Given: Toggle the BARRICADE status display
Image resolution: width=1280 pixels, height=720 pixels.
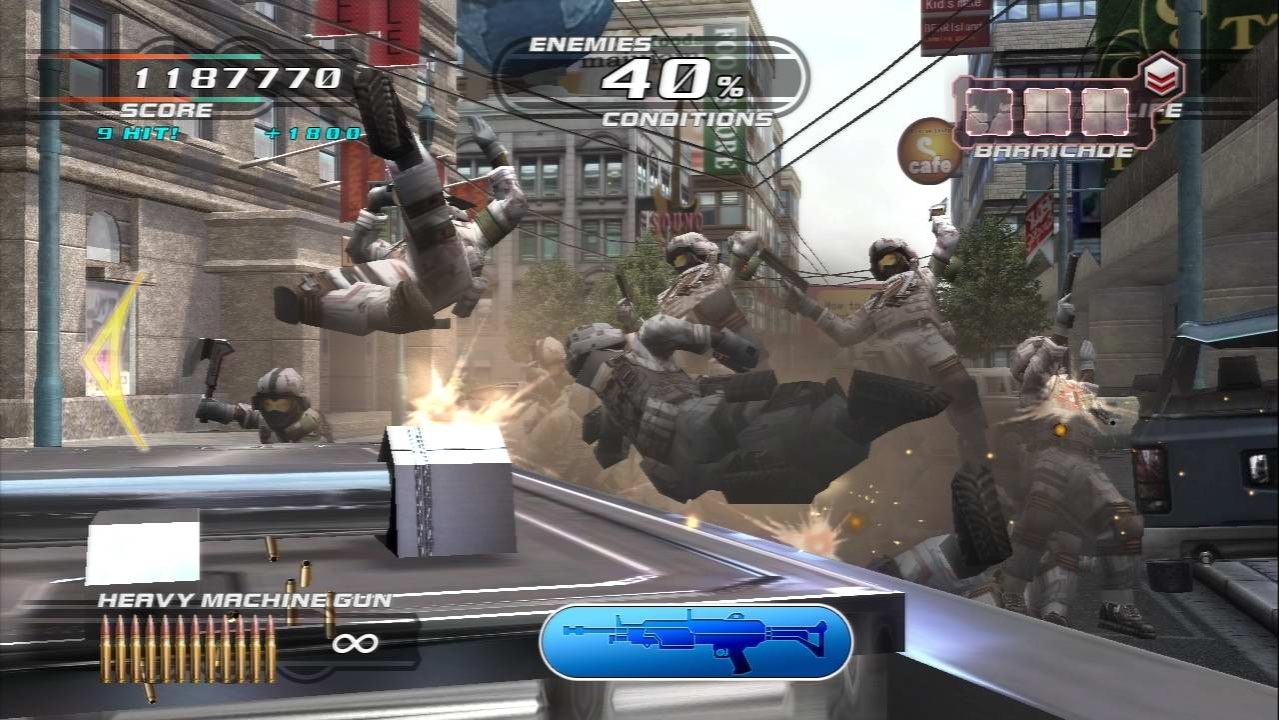Looking at the screenshot, I should coord(1048,152).
